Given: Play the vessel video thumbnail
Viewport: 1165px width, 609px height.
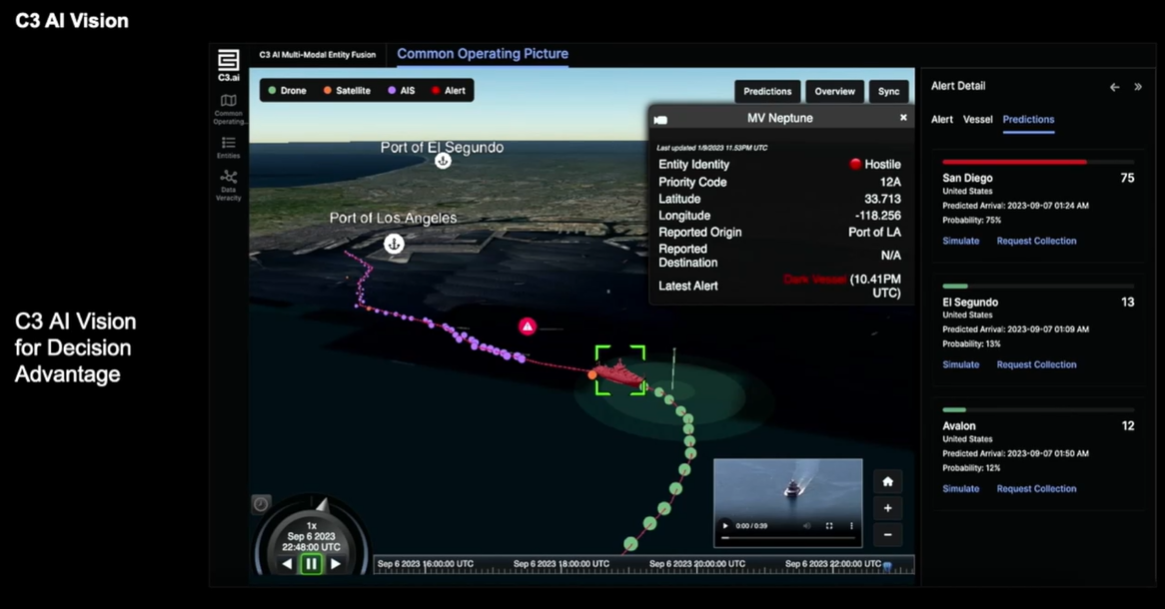Looking at the screenshot, I should (x=726, y=526).
